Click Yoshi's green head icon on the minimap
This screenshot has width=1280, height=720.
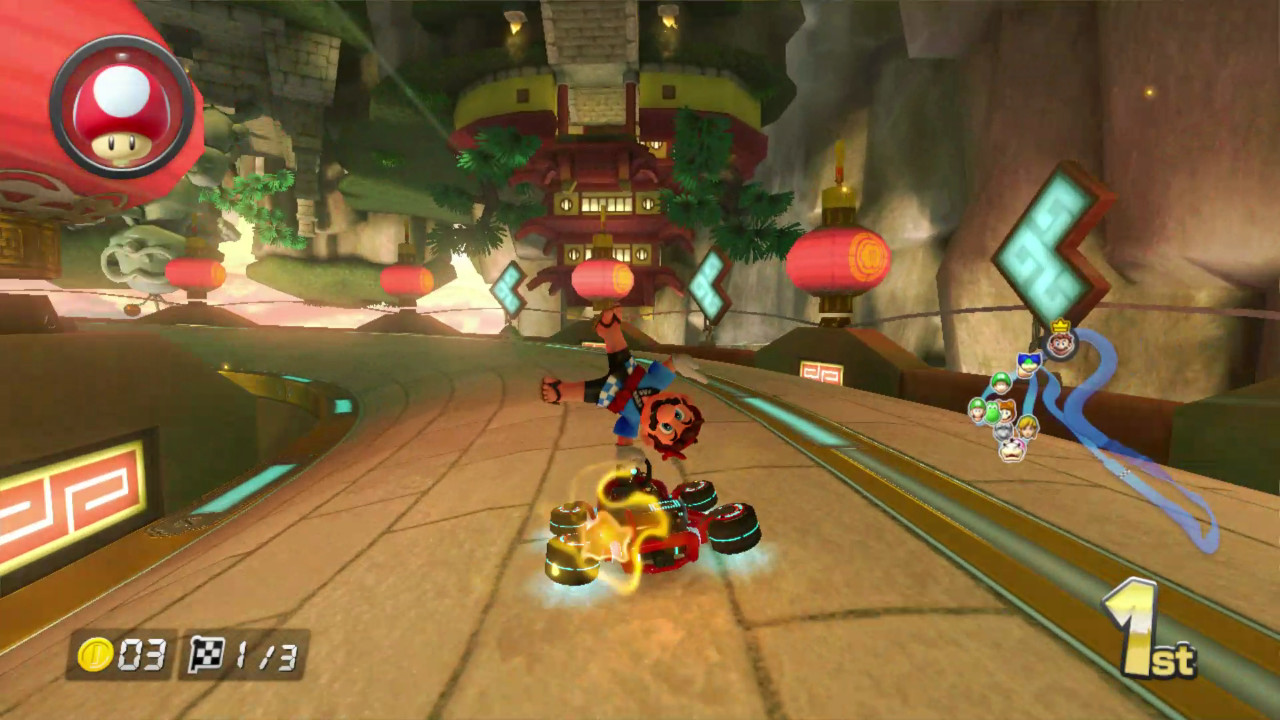pos(991,413)
